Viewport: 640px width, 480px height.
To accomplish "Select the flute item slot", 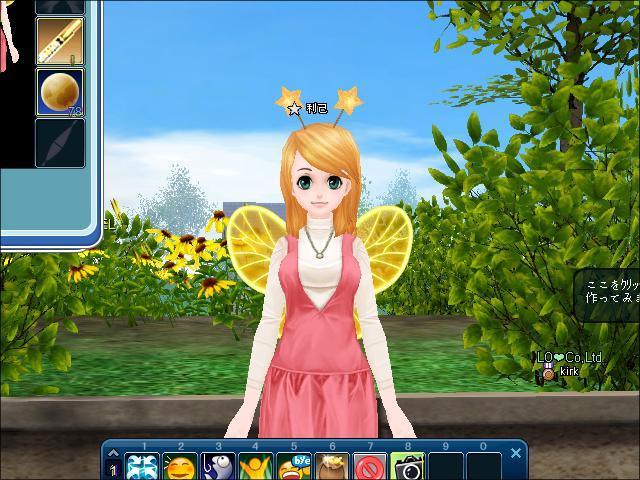I will coord(60,40).
